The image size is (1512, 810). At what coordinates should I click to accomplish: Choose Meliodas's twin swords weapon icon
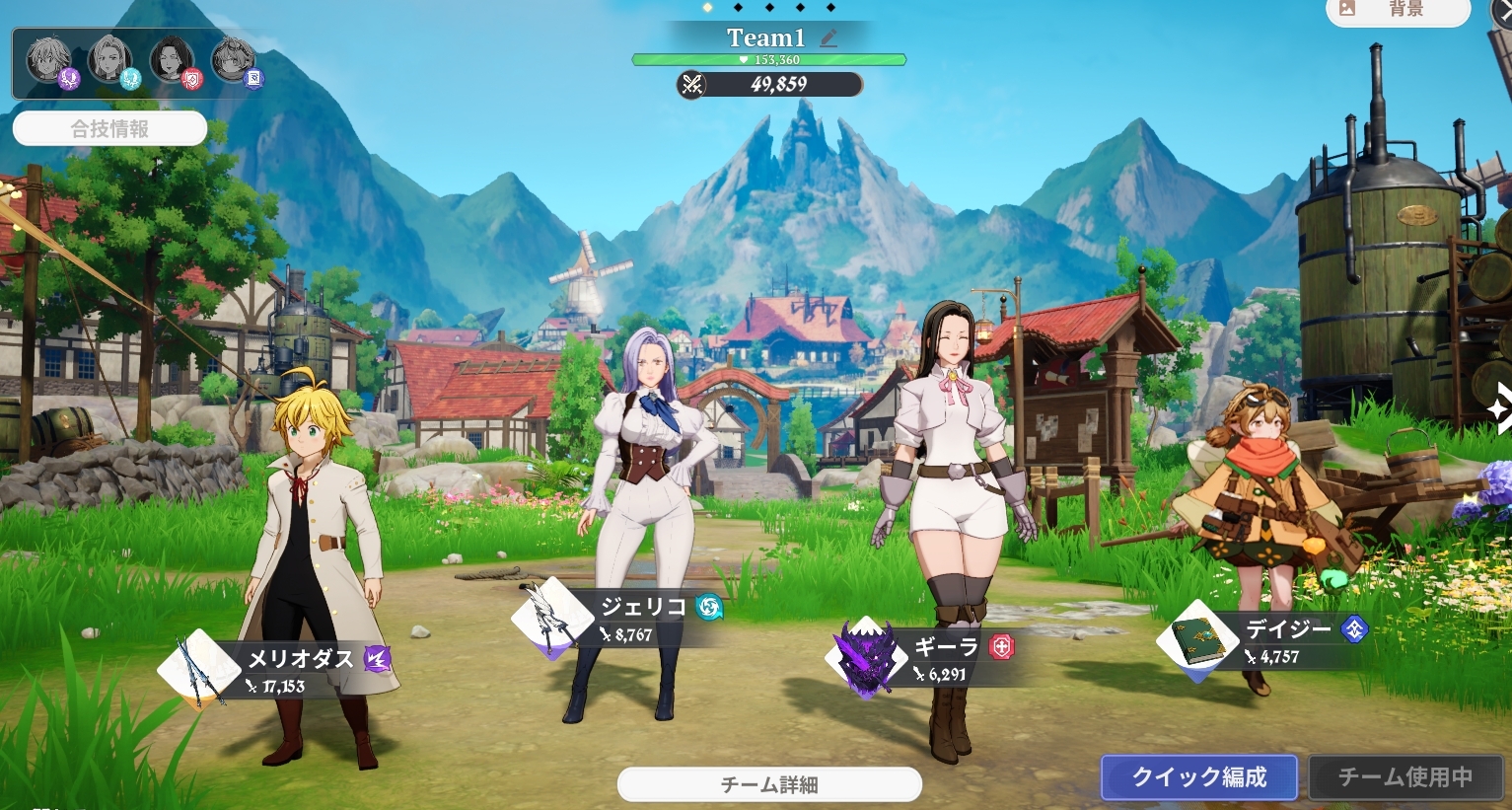[x=199, y=669]
